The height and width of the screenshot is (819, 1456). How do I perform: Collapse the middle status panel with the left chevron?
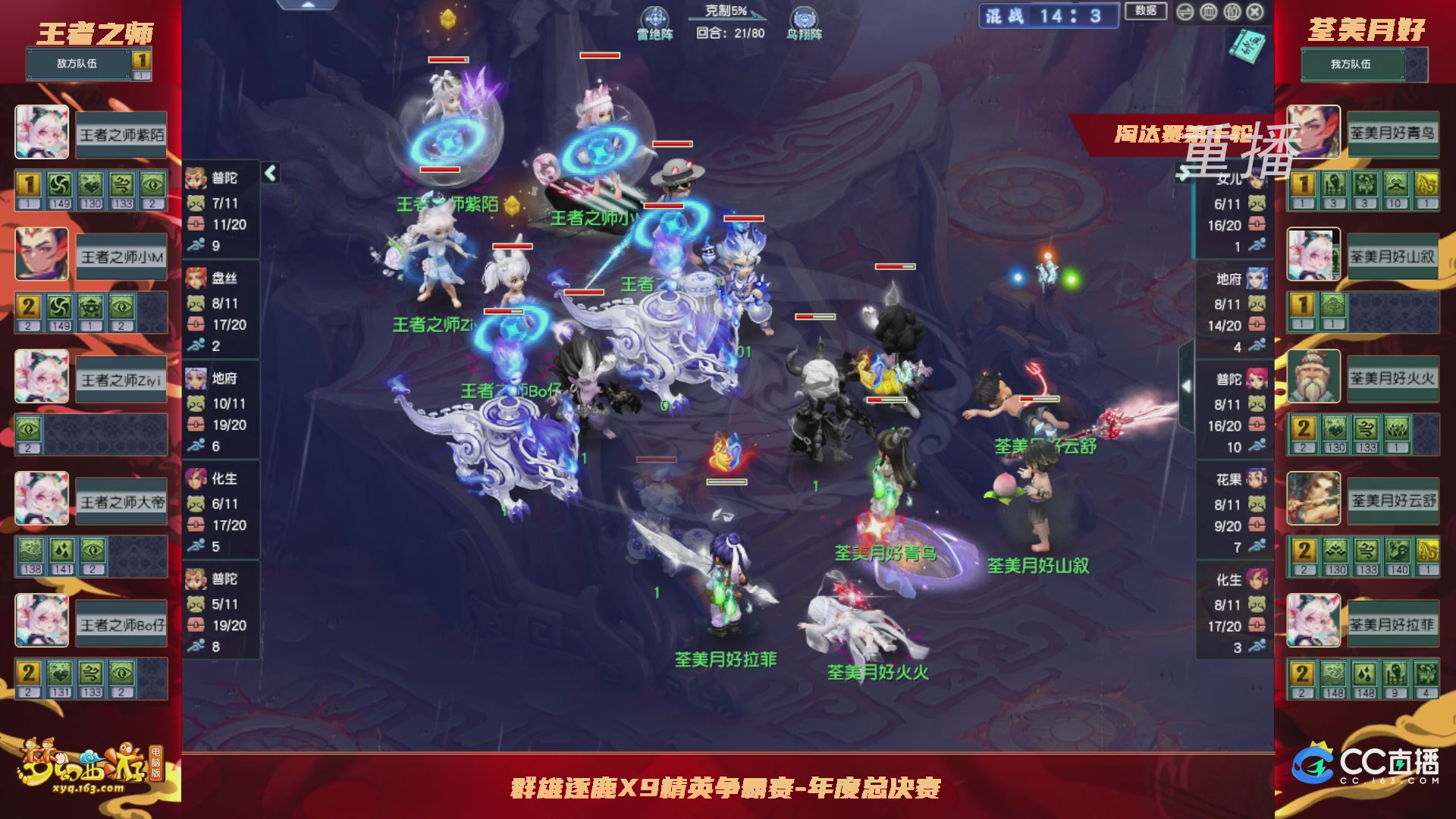(x=269, y=172)
